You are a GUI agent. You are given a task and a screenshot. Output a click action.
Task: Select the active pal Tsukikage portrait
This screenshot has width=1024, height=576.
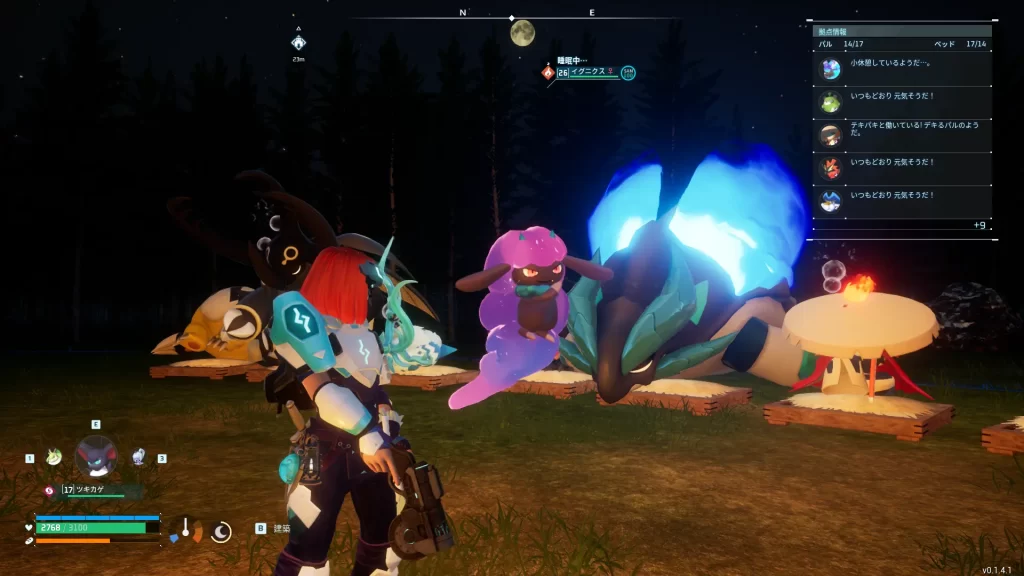click(96, 456)
